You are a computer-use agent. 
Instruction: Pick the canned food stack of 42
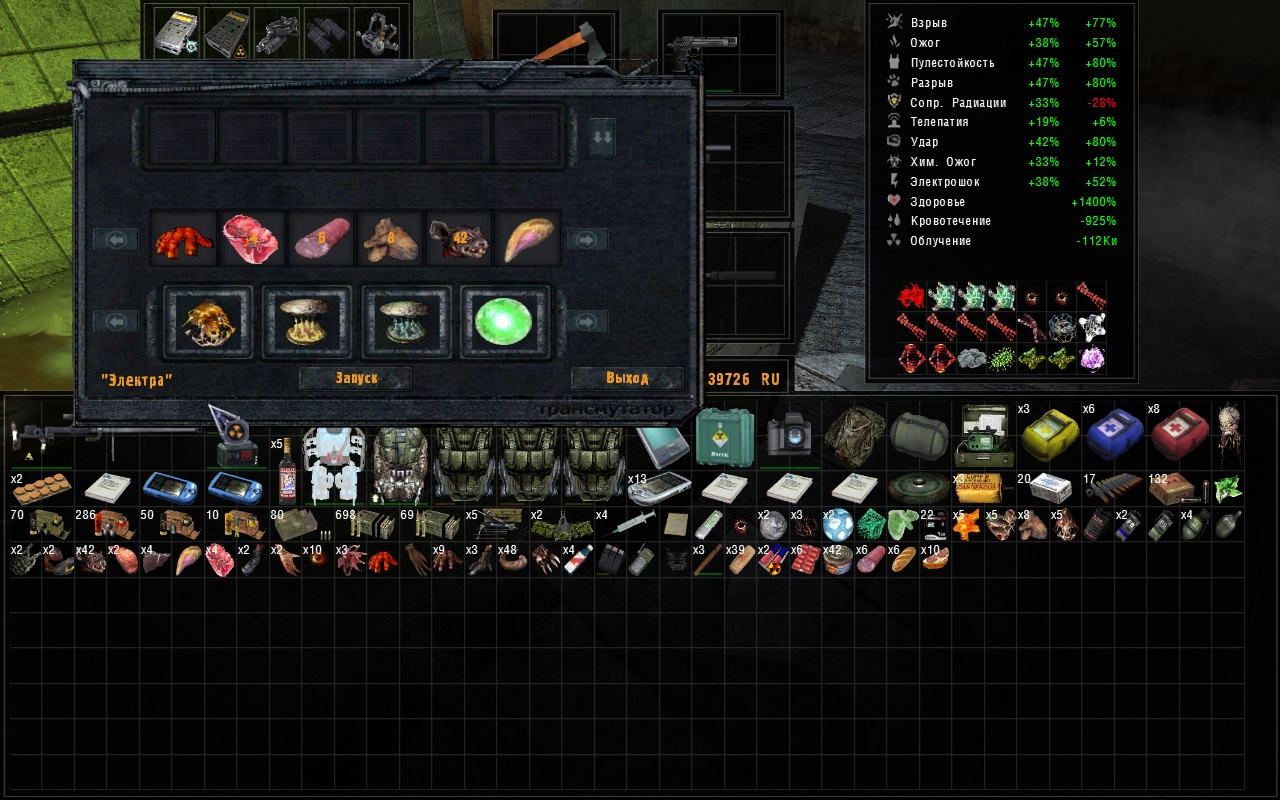pyautogui.click(x=836, y=560)
